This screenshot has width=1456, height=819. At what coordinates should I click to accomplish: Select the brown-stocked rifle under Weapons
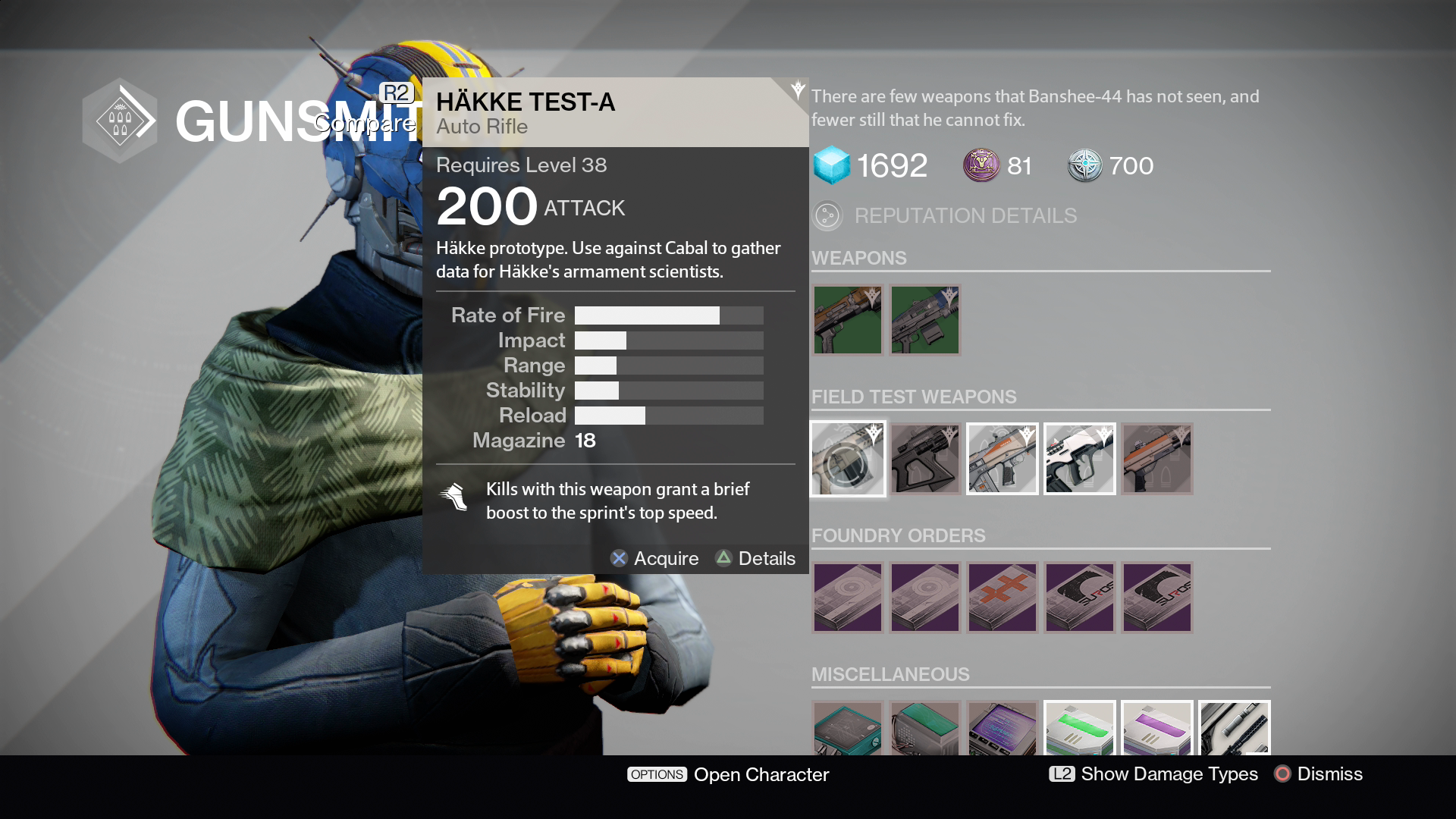coord(848,320)
